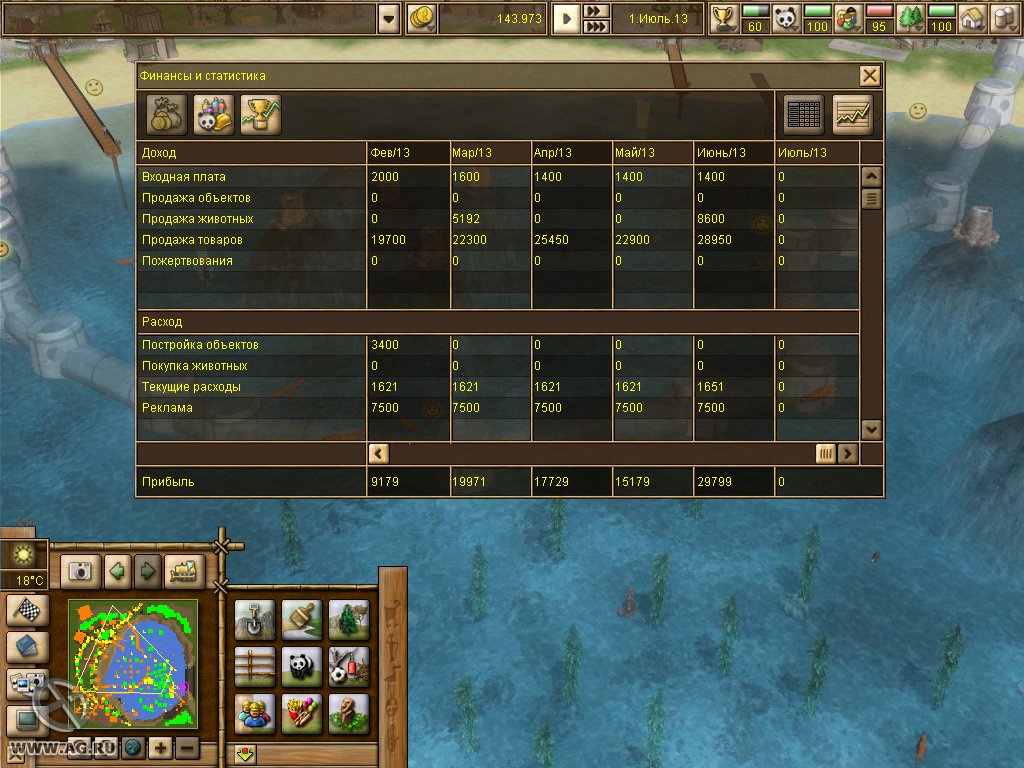Click the finance table's vertical scroll-down arrow
This screenshot has height=768, width=1024.
[x=871, y=428]
